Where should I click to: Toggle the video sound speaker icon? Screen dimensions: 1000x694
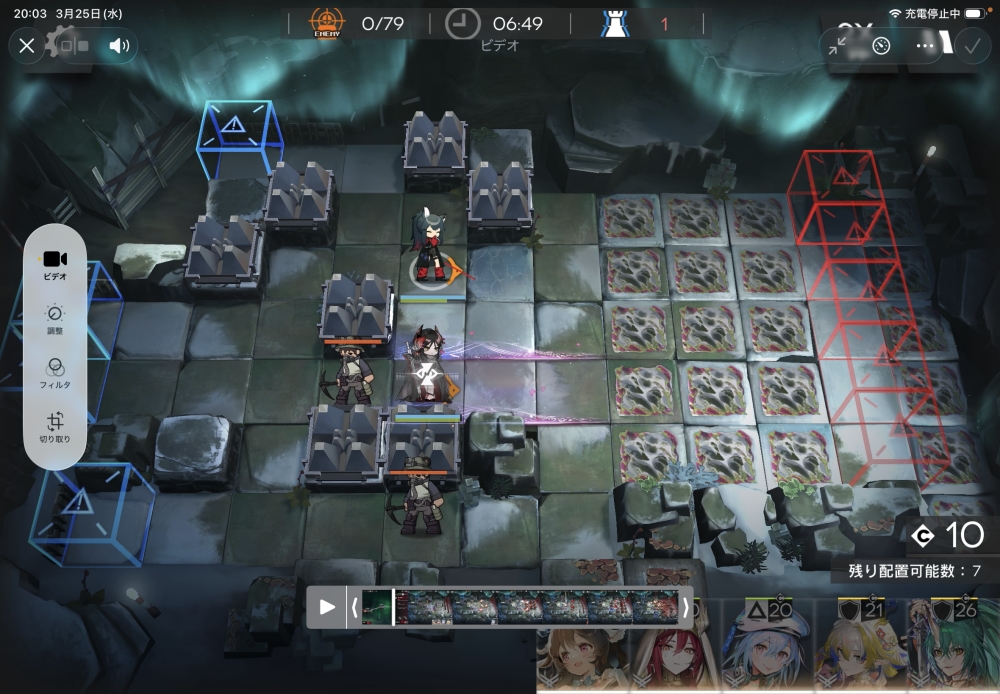pos(119,45)
